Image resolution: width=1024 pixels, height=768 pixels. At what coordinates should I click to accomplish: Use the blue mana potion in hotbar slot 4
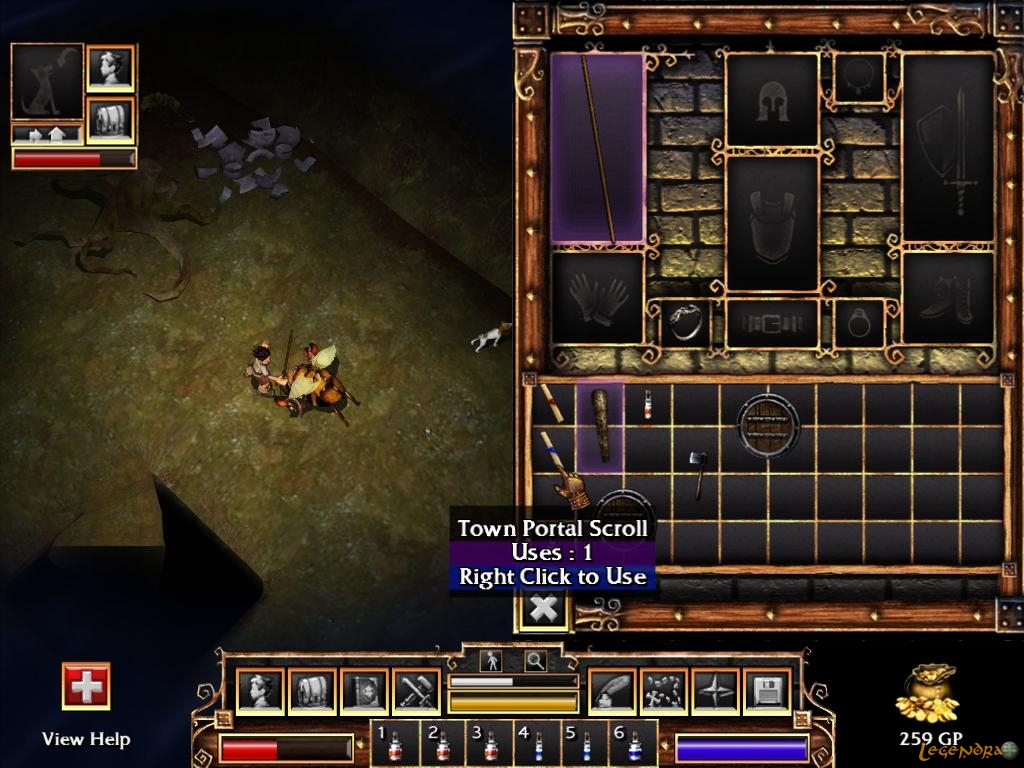(535, 745)
